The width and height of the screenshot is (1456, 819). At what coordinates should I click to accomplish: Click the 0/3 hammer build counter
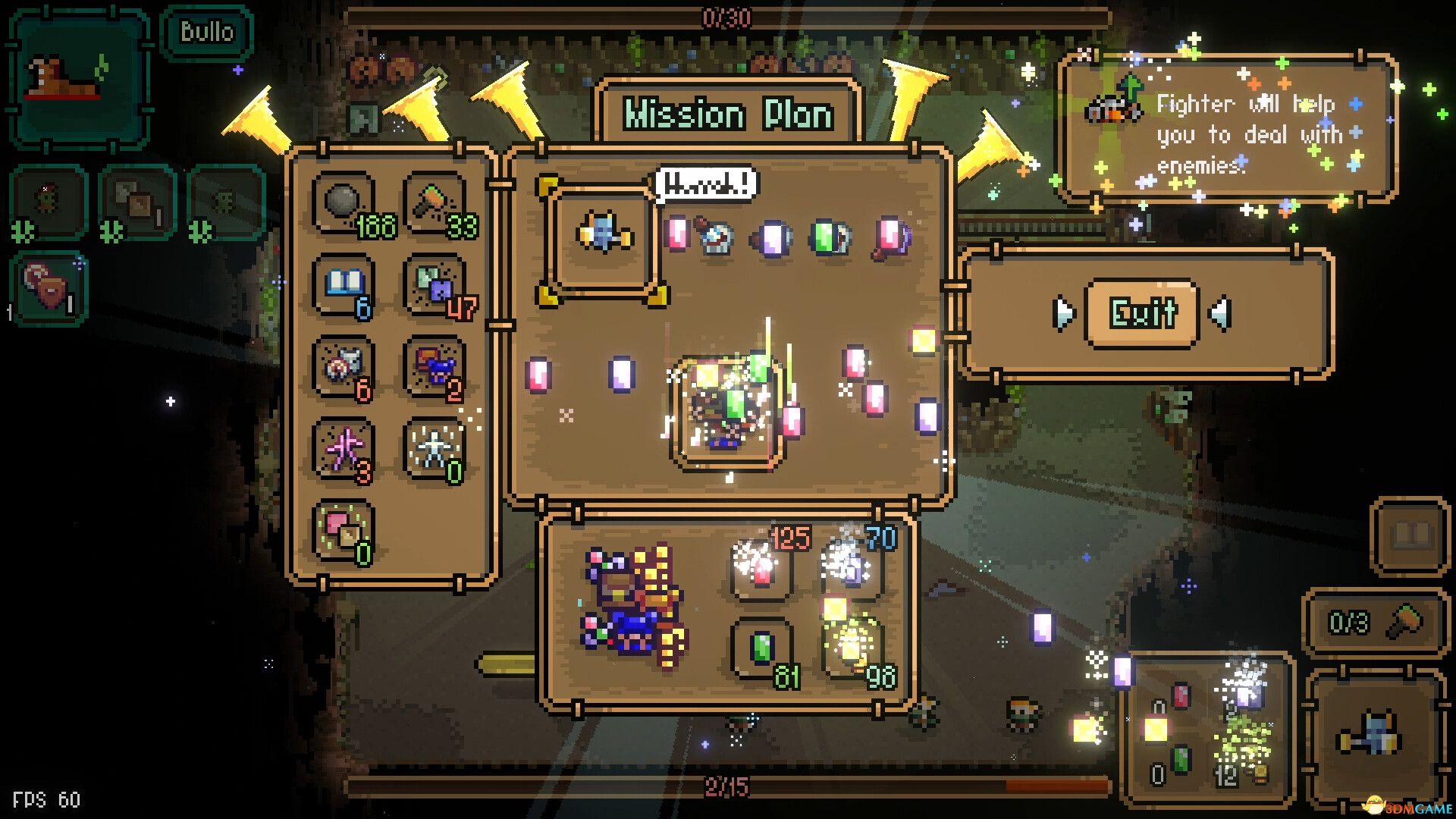point(1374,623)
